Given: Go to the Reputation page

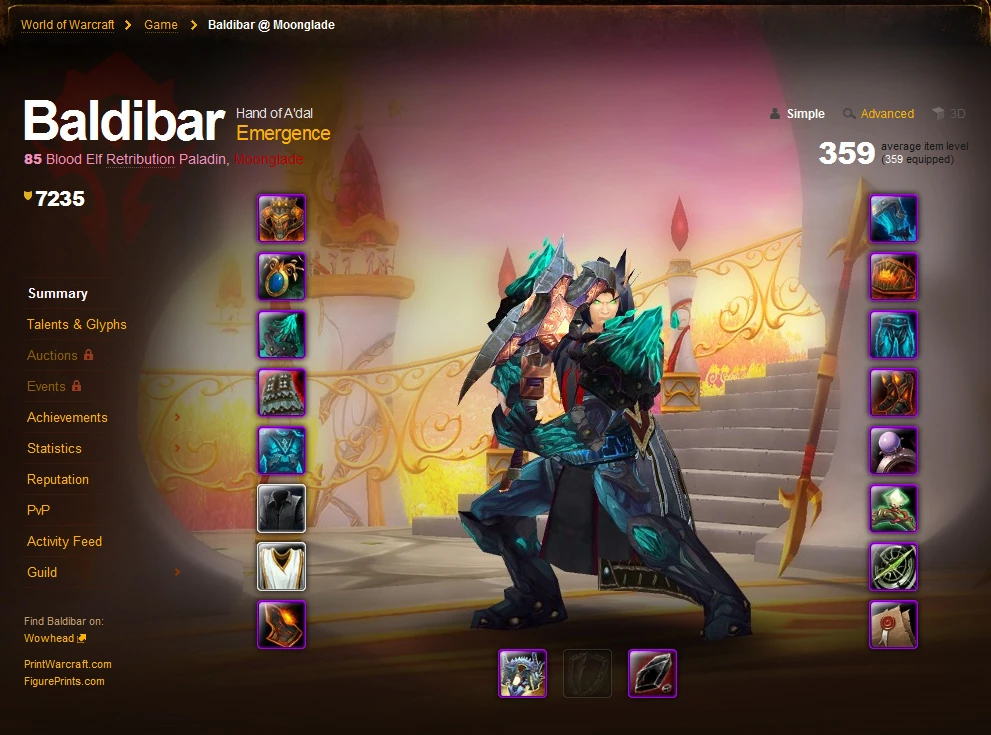Looking at the screenshot, I should 58,479.
